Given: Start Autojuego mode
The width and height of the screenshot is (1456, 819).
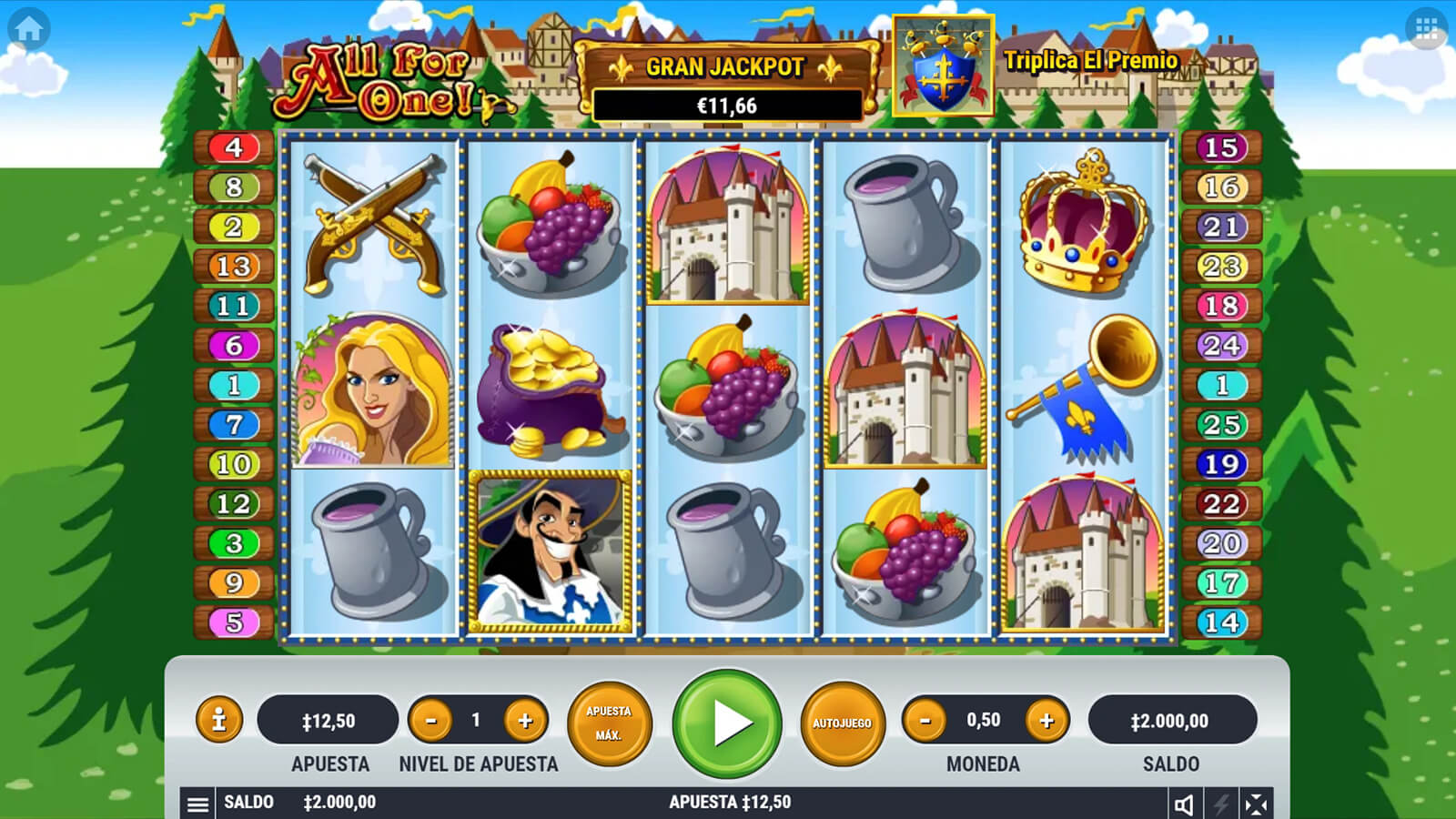Looking at the screenshot, I should point(842,723).
